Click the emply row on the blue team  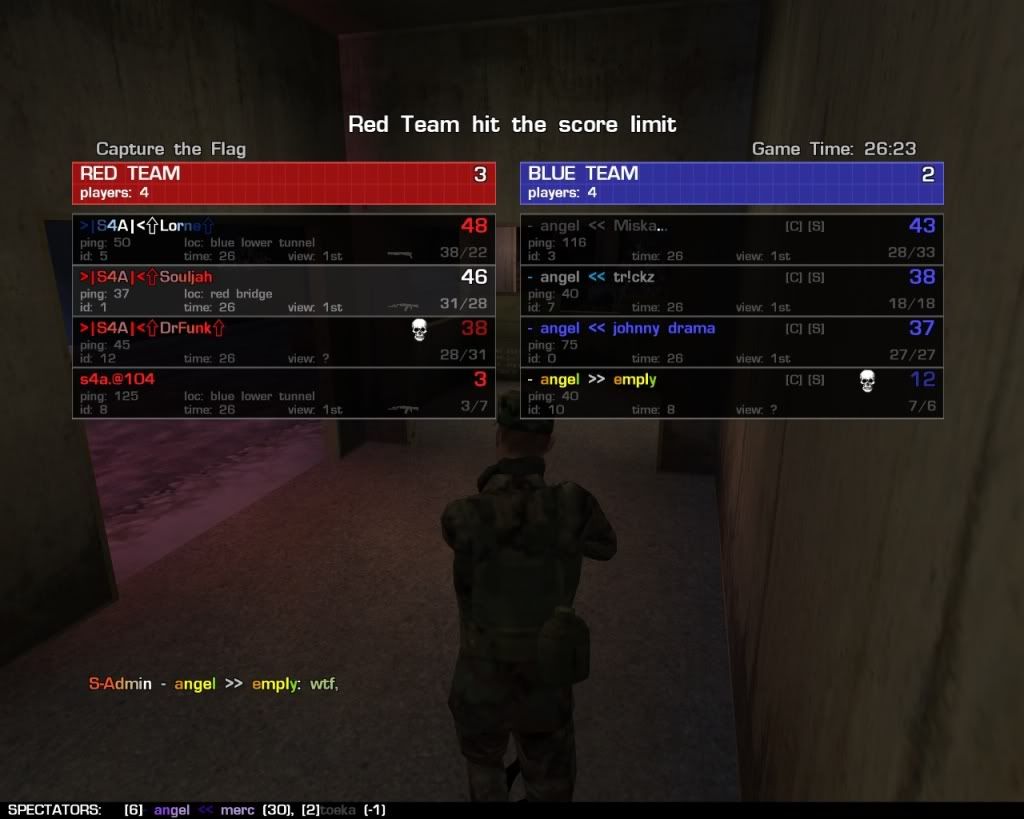pyautogui.click(x=731, y=393)
